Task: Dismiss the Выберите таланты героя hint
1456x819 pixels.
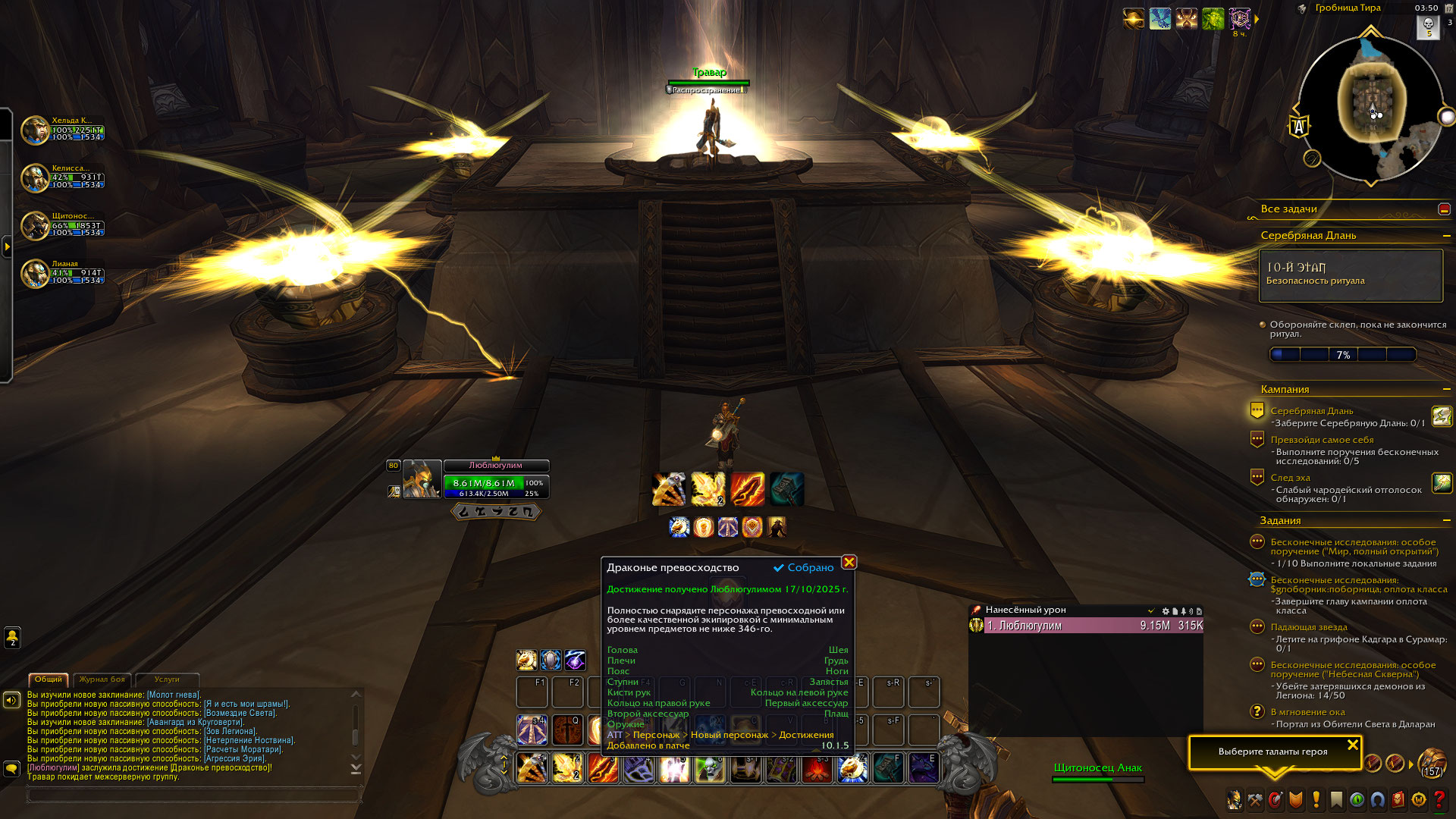Action: [1352, 745]
